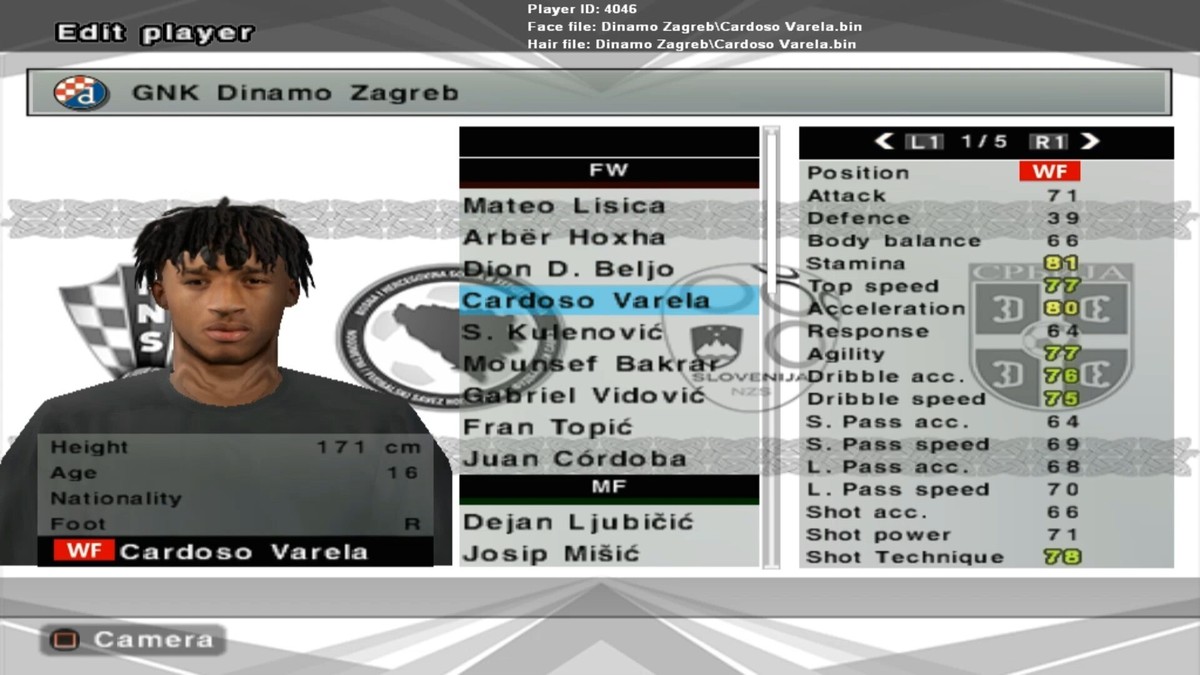Pick Josip Mišić from midfielders
Viewport: 1200px width, 675px height.
point(551,554)
